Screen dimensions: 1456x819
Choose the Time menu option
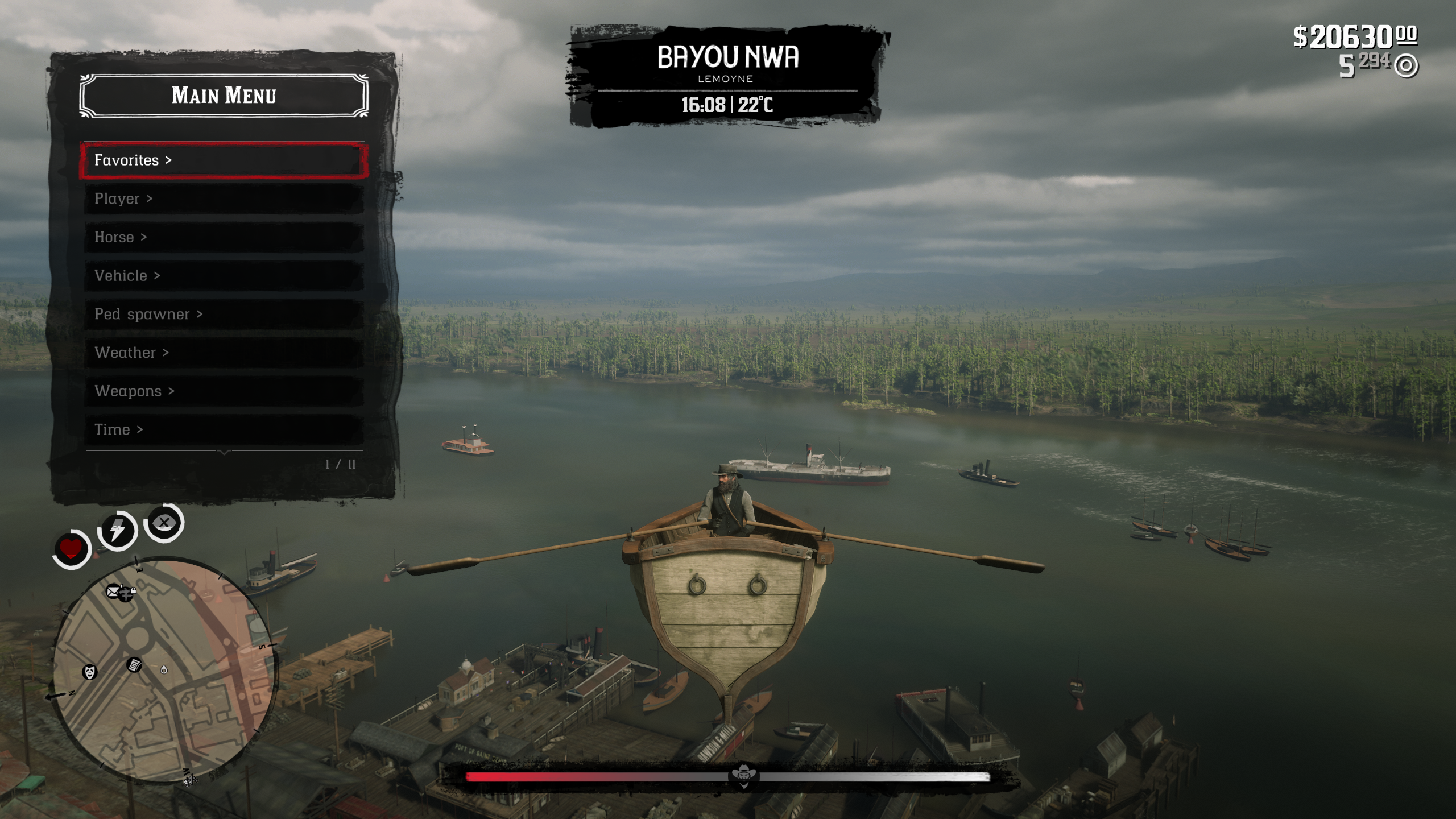point(223,429)
